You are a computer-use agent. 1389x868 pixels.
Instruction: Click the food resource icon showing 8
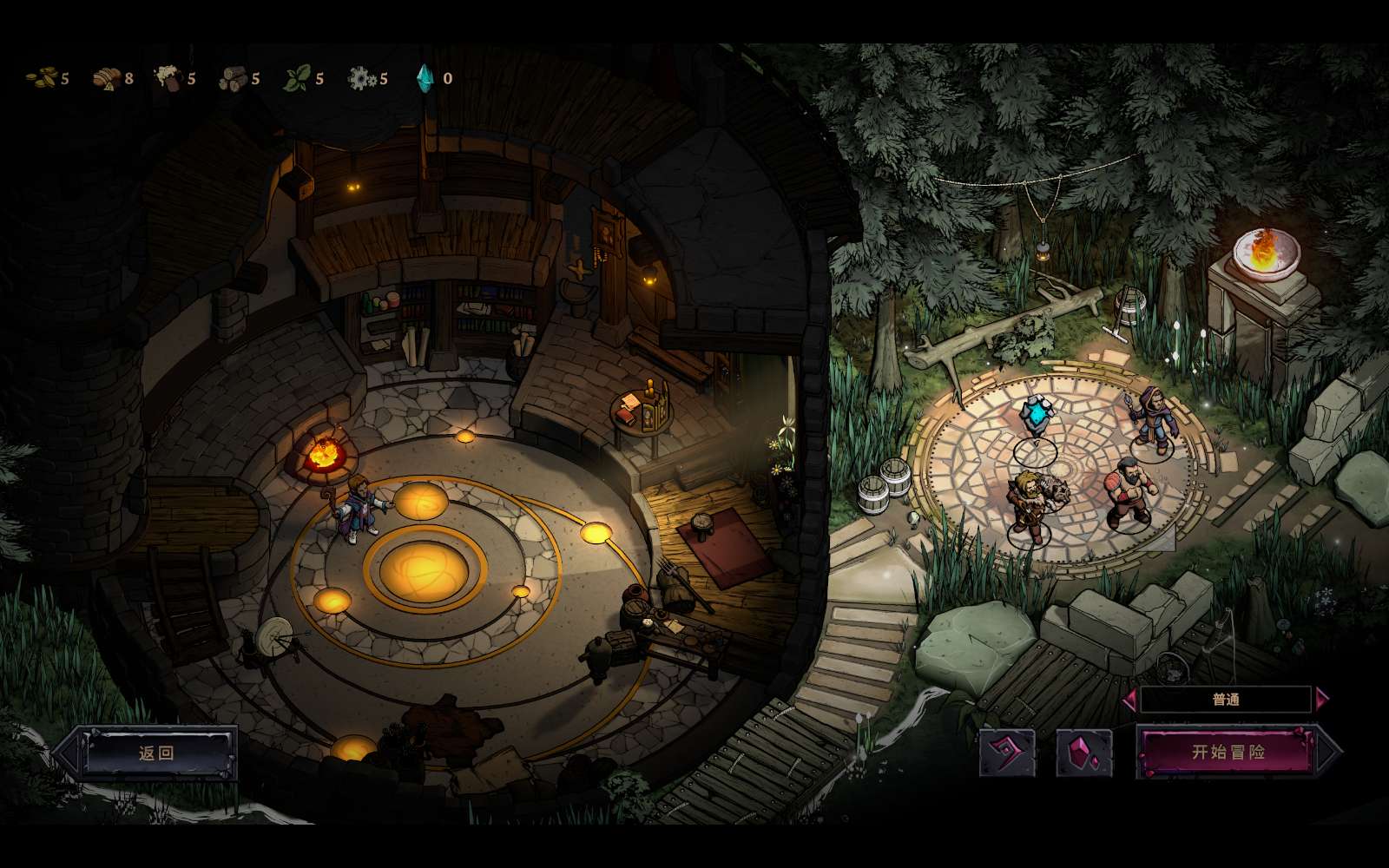107,79
